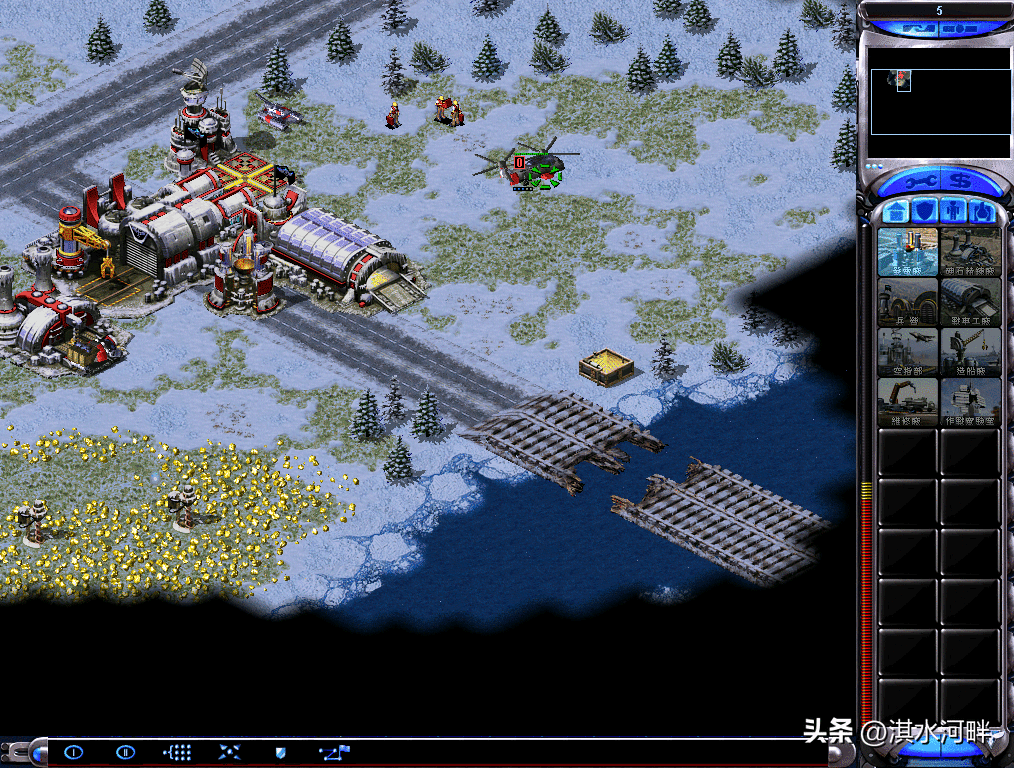Click the radar minimap
Image resolution: width=1014 pixels, height=768 pixels.
point(939,102)
